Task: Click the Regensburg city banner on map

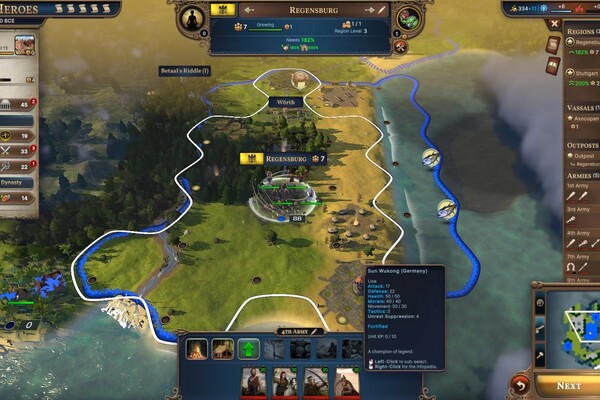Action: 283,158
